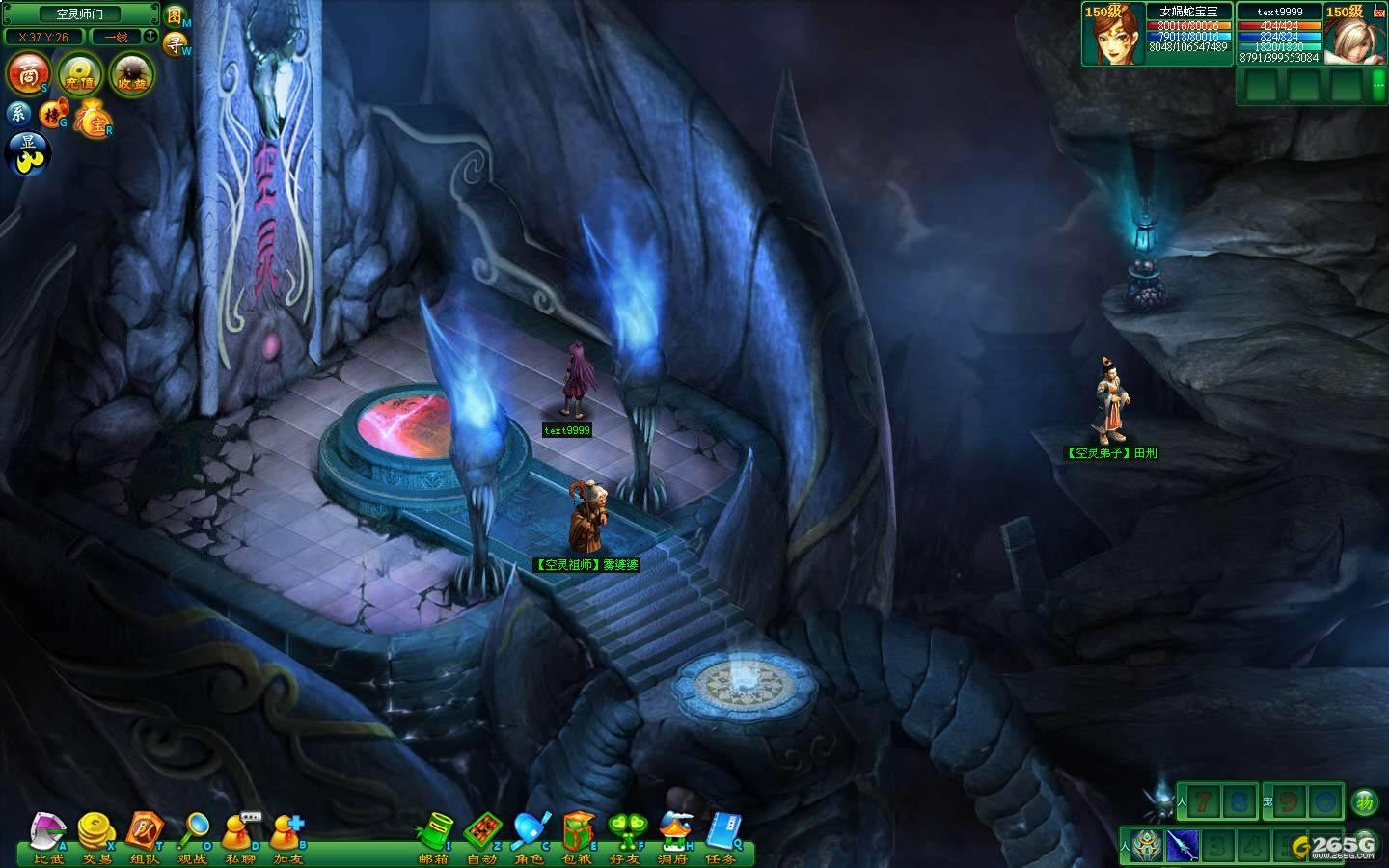Open the 系 system settings orb
Image resolution: width=1389 pixels, height=868 pixels.
point(19,114)
